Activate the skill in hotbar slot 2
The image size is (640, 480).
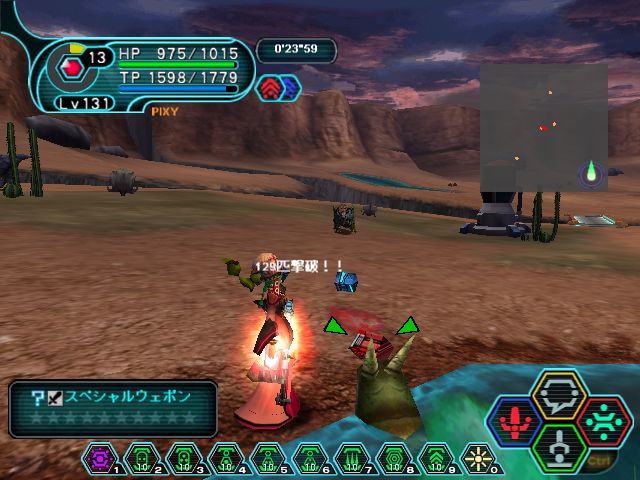142,459
